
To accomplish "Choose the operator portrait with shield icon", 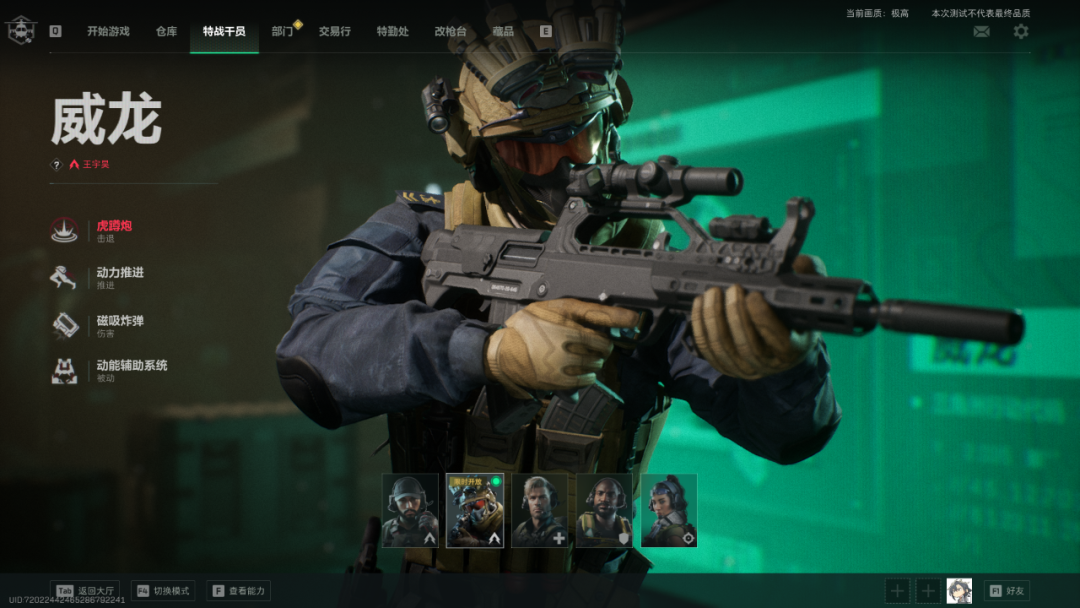I will pyautogui.click(x=604, y=510).
